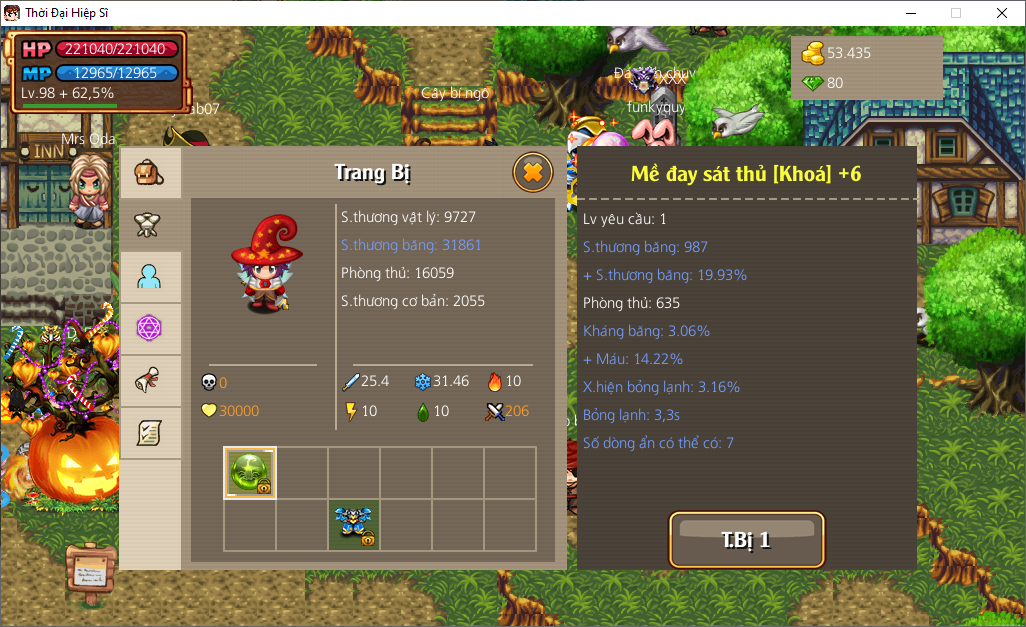Open the blue character silhouette tab
The height and width of the screenshot is (627, 1026).
tap(150, 277)
